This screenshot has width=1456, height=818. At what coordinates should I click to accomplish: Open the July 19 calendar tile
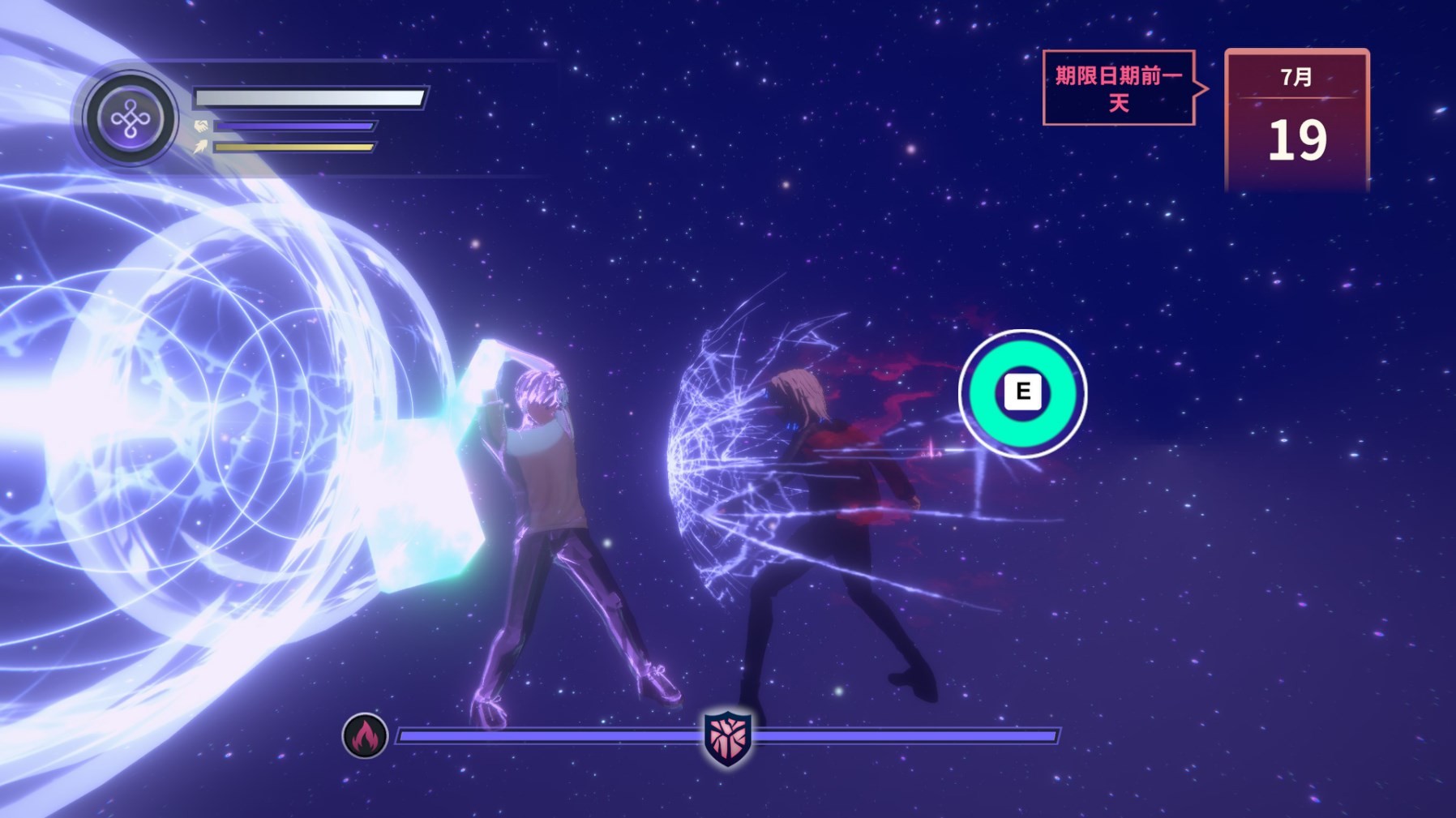point(1296,120)
